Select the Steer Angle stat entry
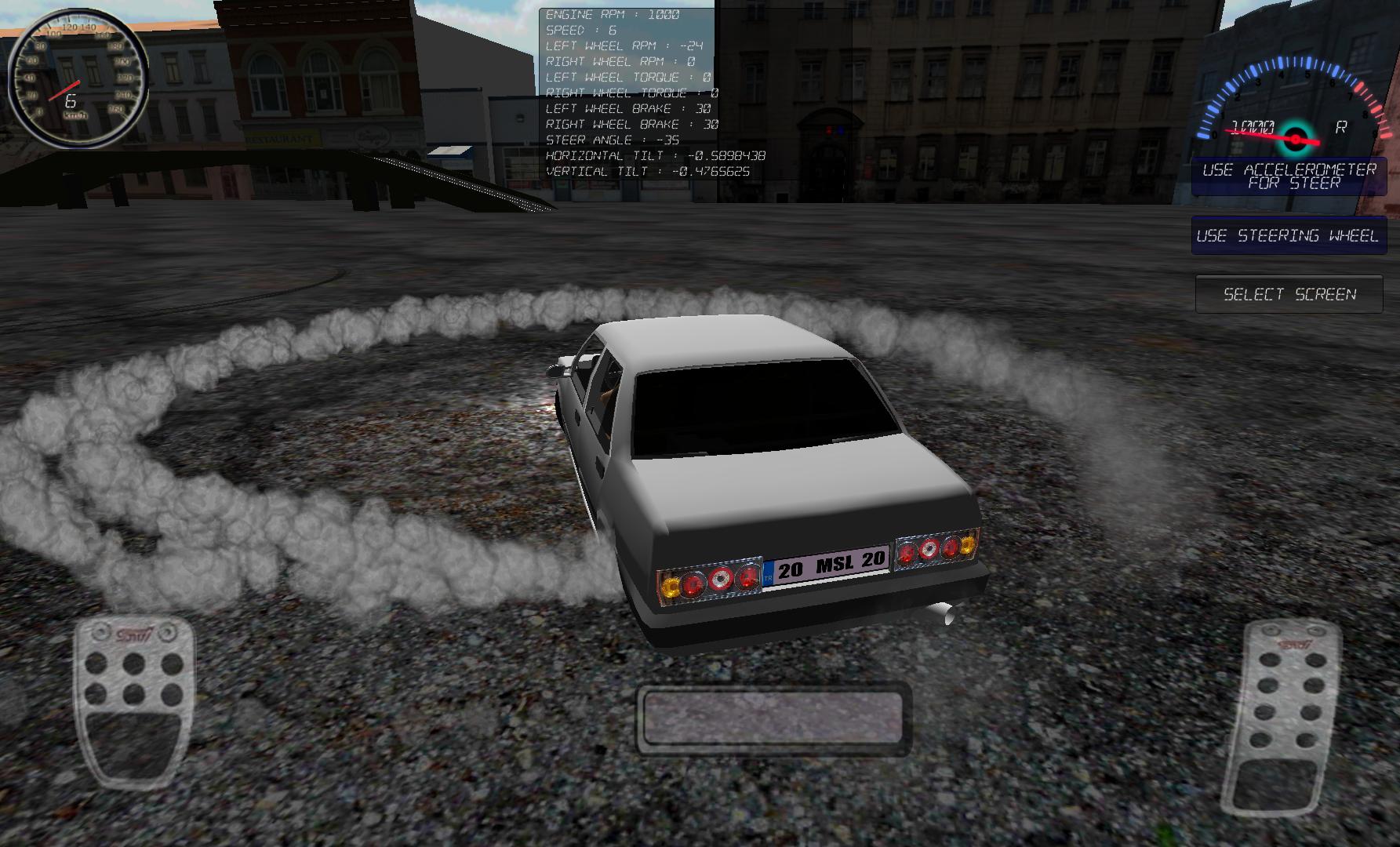This screenshot has height=847, width=1400. (612, 140)
